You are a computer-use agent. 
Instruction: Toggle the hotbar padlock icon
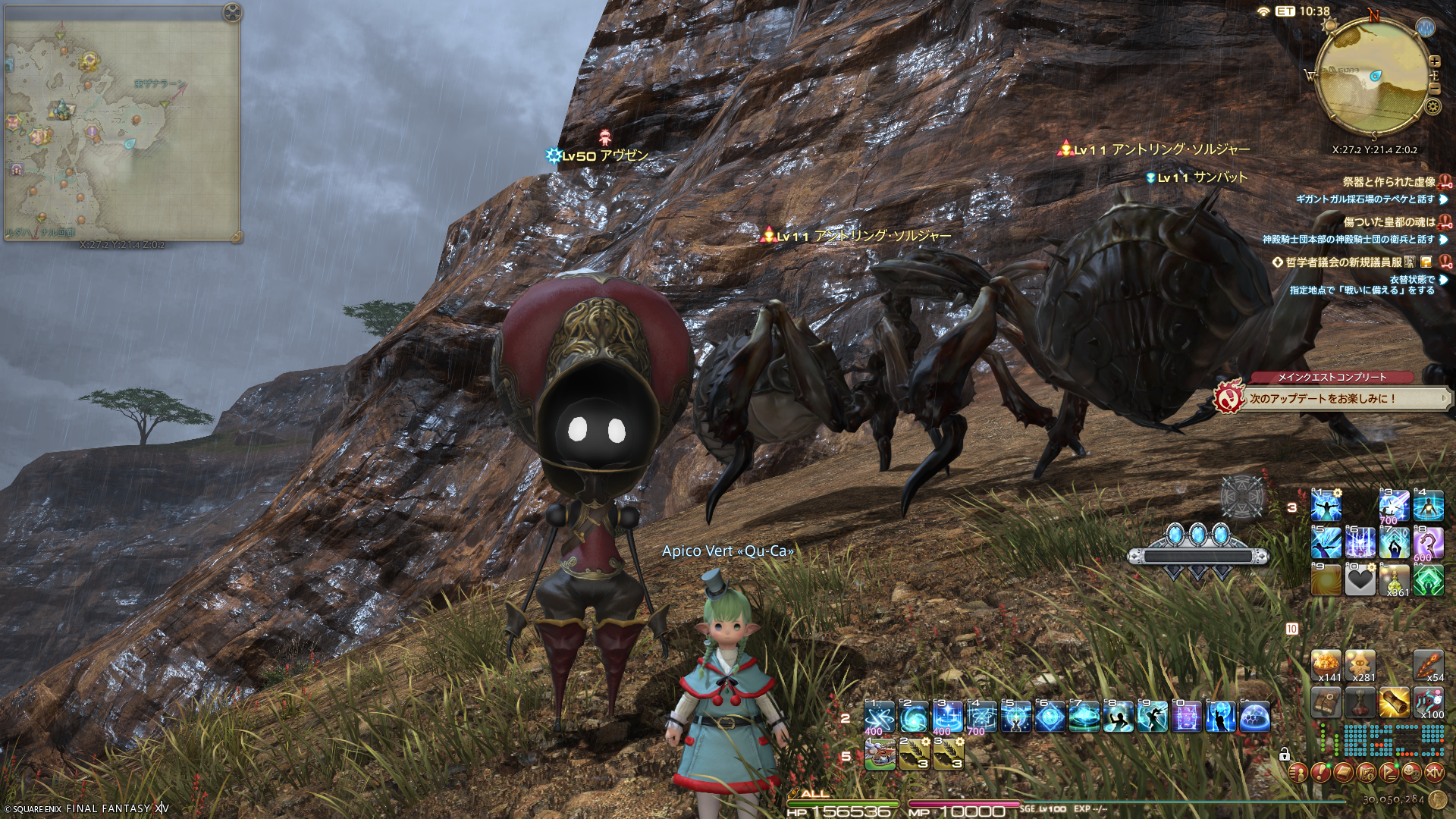pos(1285,755)
